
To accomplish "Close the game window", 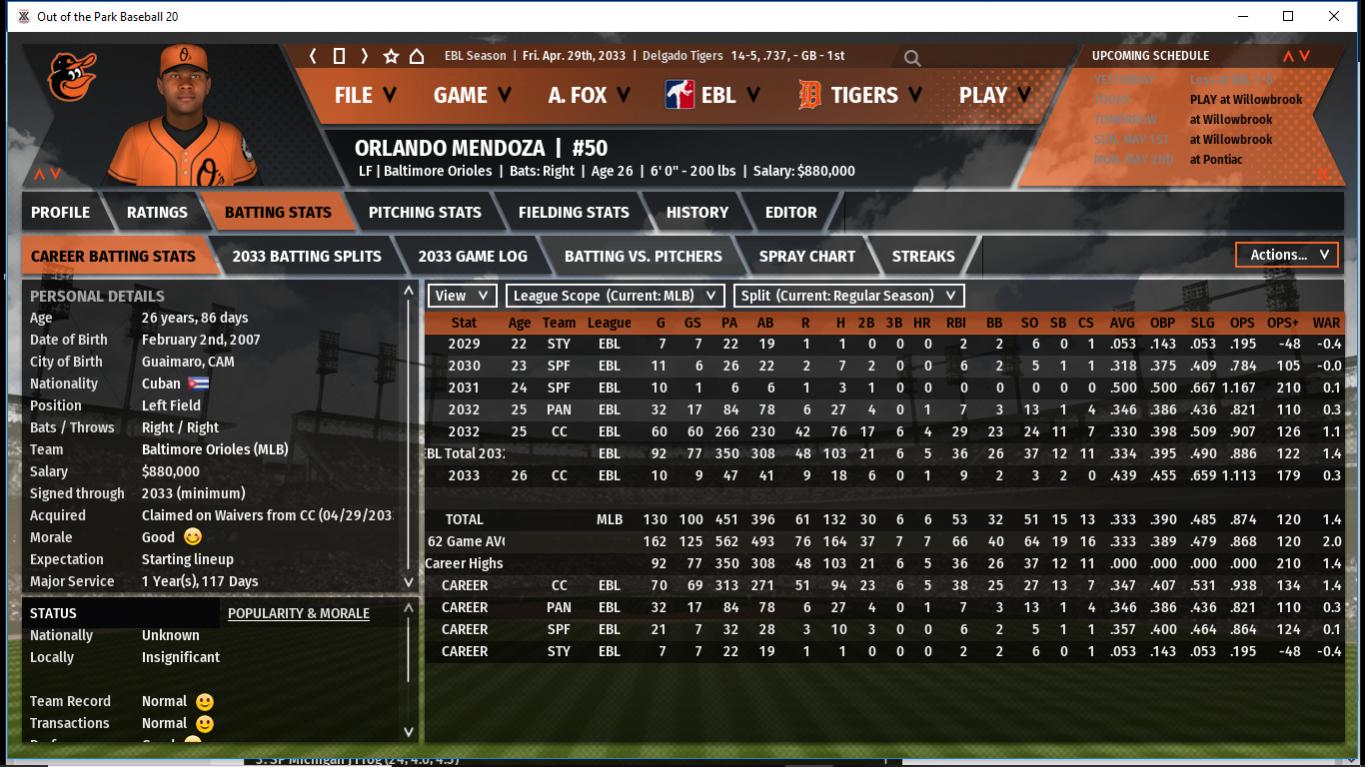I will tap(1333, 16).
